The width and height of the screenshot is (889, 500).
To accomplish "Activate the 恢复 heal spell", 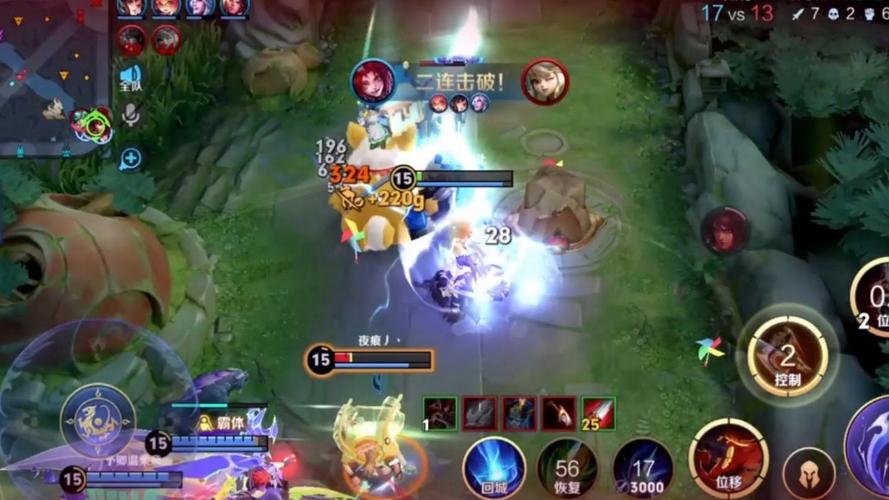I will coord(567,467).
